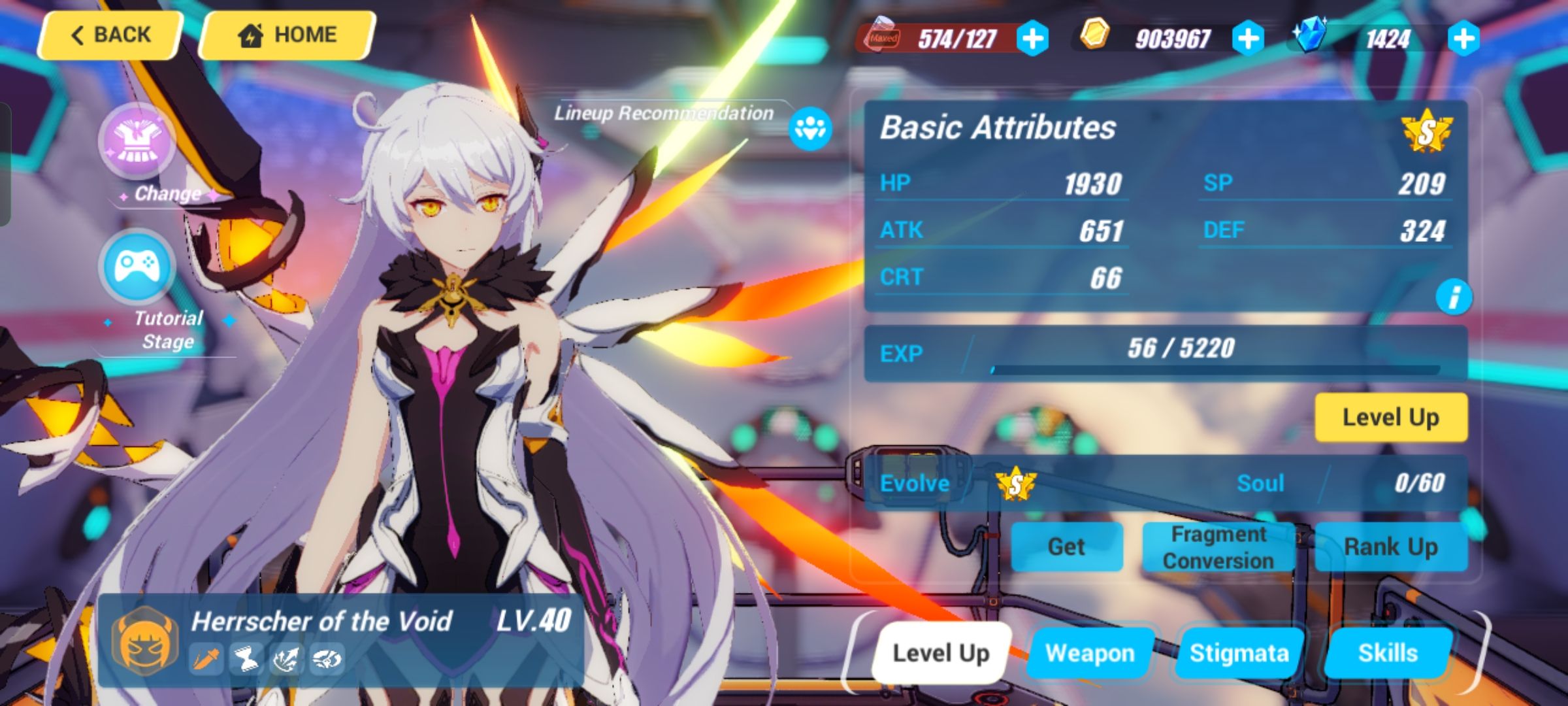The height and width of the screenshot is (706, 1568).
Task: Open Fragment Conversion
Action: pyautogui.click(x=1219, y=547)
